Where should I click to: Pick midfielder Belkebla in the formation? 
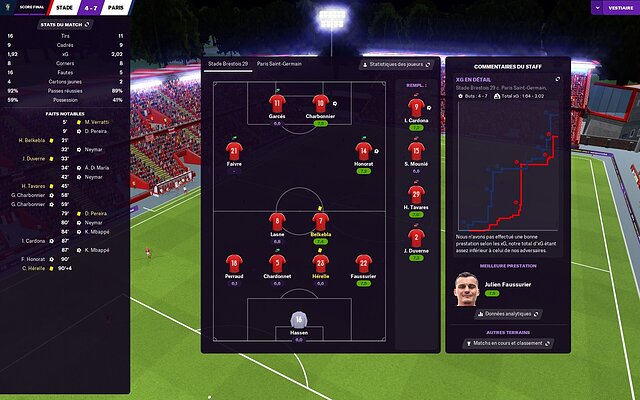(320, 221)
